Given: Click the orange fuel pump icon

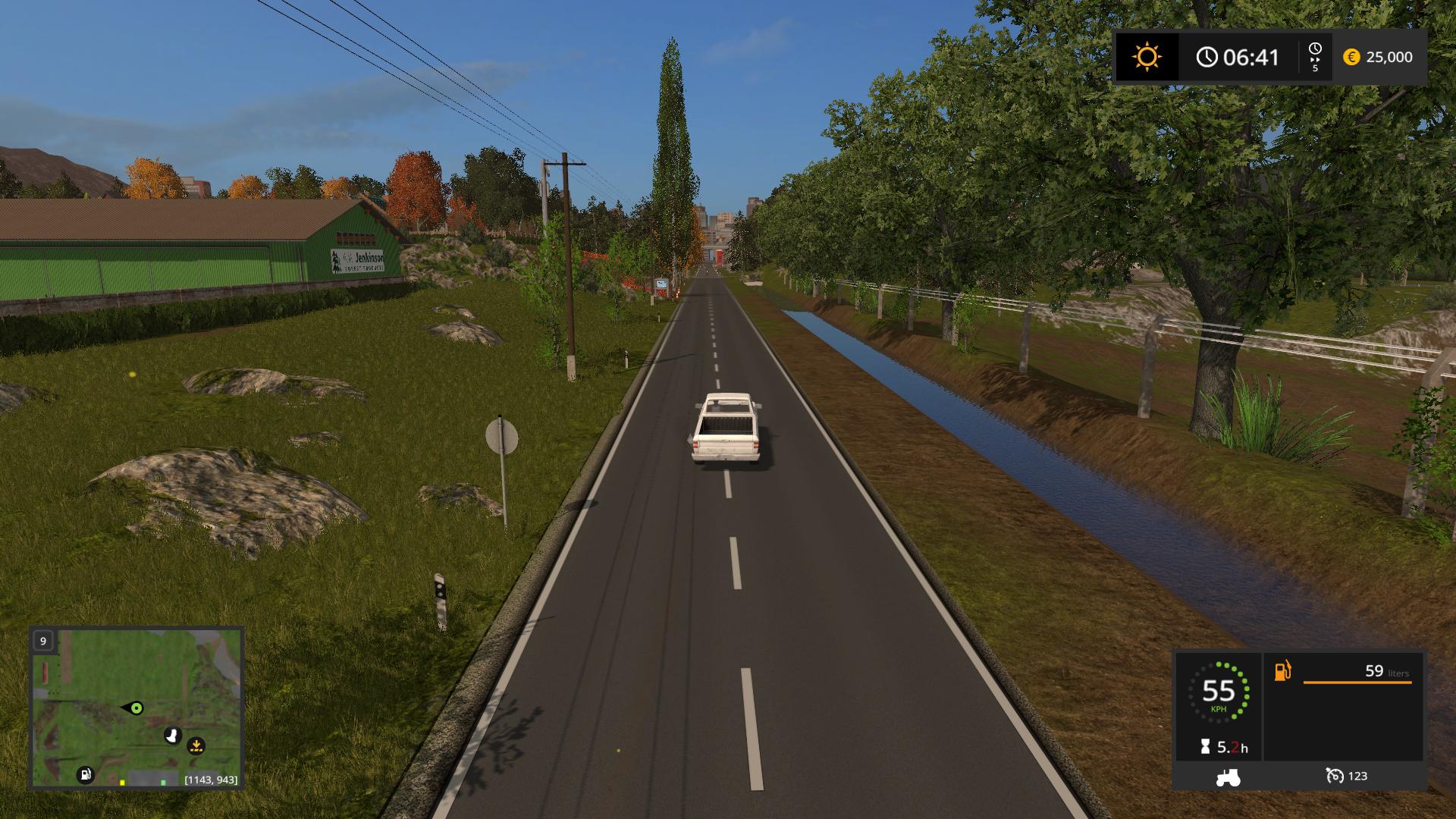Looking at the screenshot, I should click(1282, 672).
